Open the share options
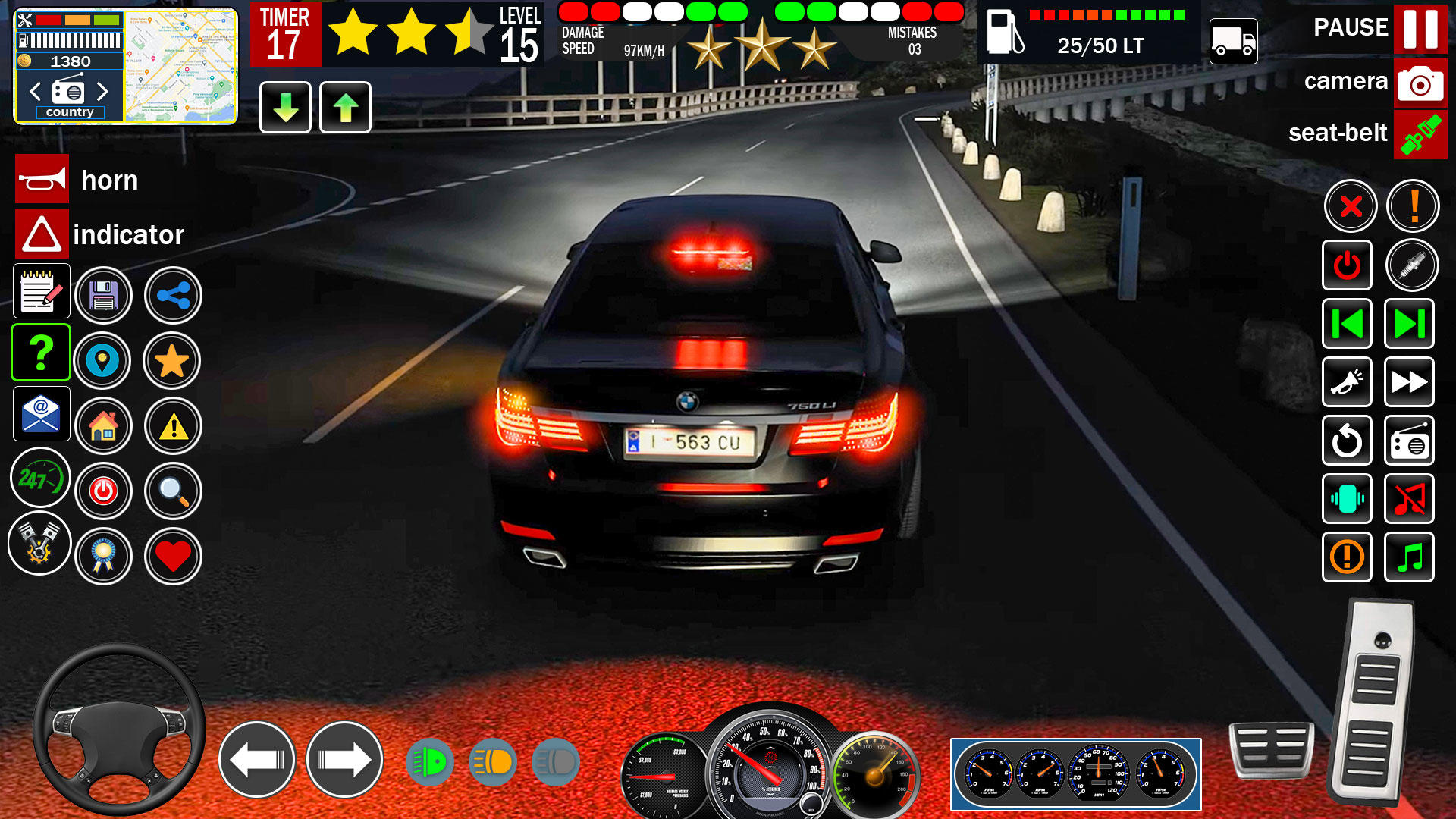The image size is (1456, 819). (x=173, y=296)
